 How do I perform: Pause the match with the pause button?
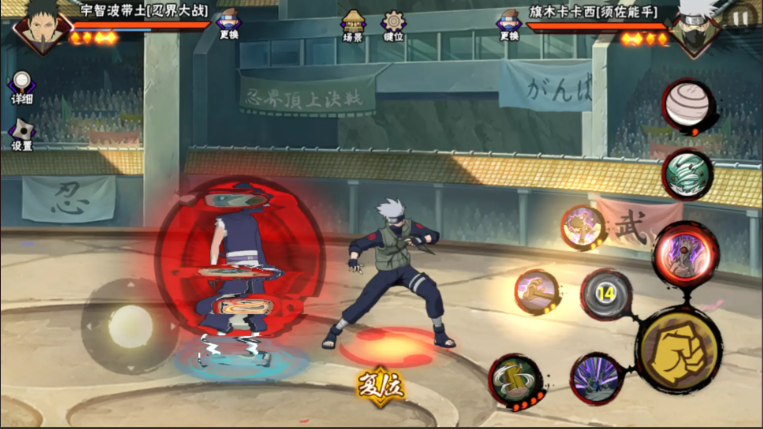coord(740,18)
